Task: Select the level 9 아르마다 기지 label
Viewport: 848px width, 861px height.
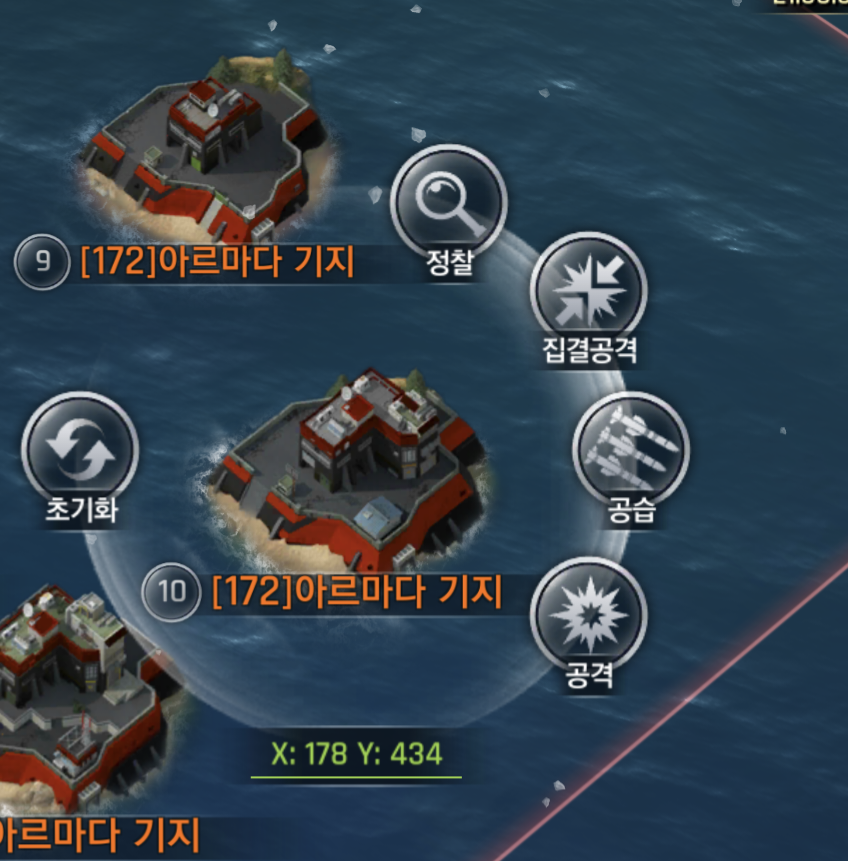Action: click(217, 262)
